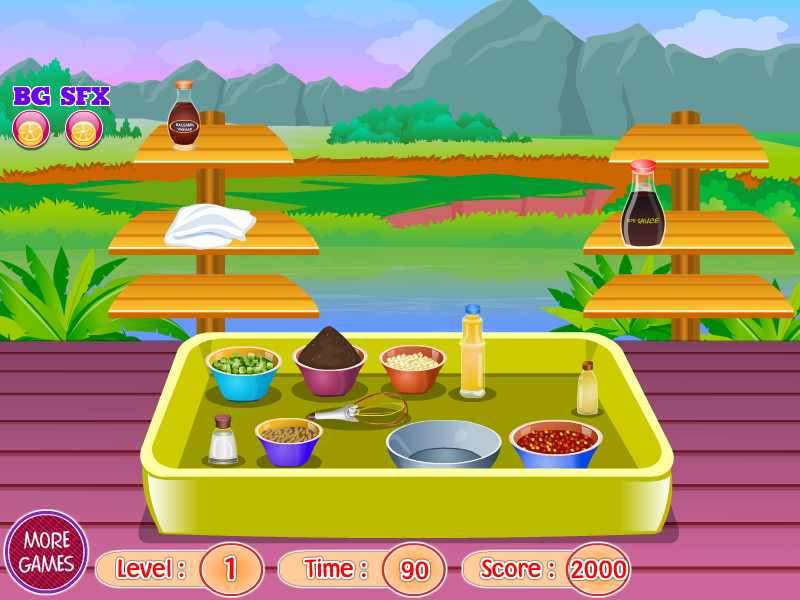The image size is (800, 600).
Task: Select the bowl of dark brown powder
Action: click(329, 364)
